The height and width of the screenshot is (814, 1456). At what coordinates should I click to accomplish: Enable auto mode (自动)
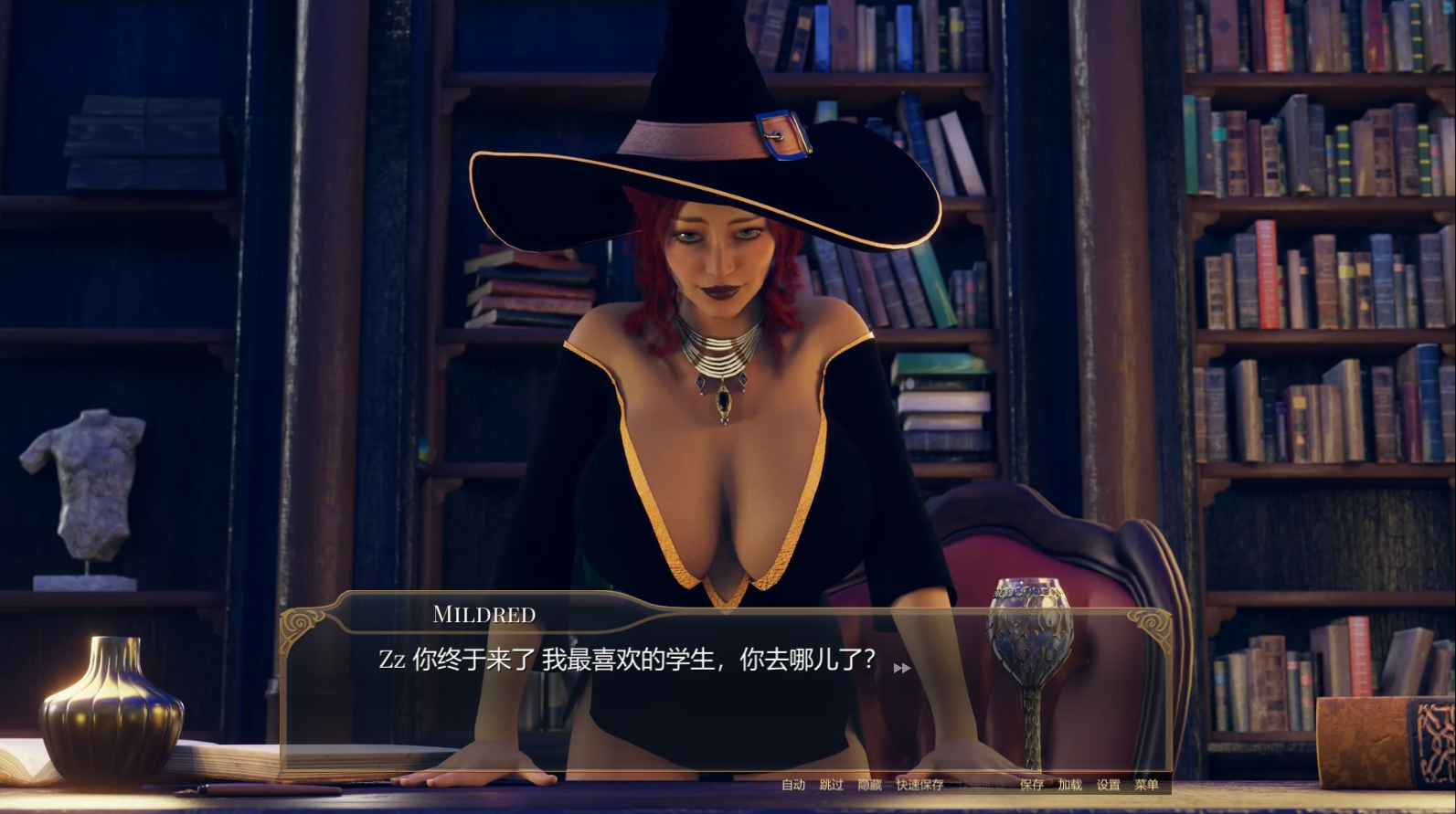[x=792, y=785]
